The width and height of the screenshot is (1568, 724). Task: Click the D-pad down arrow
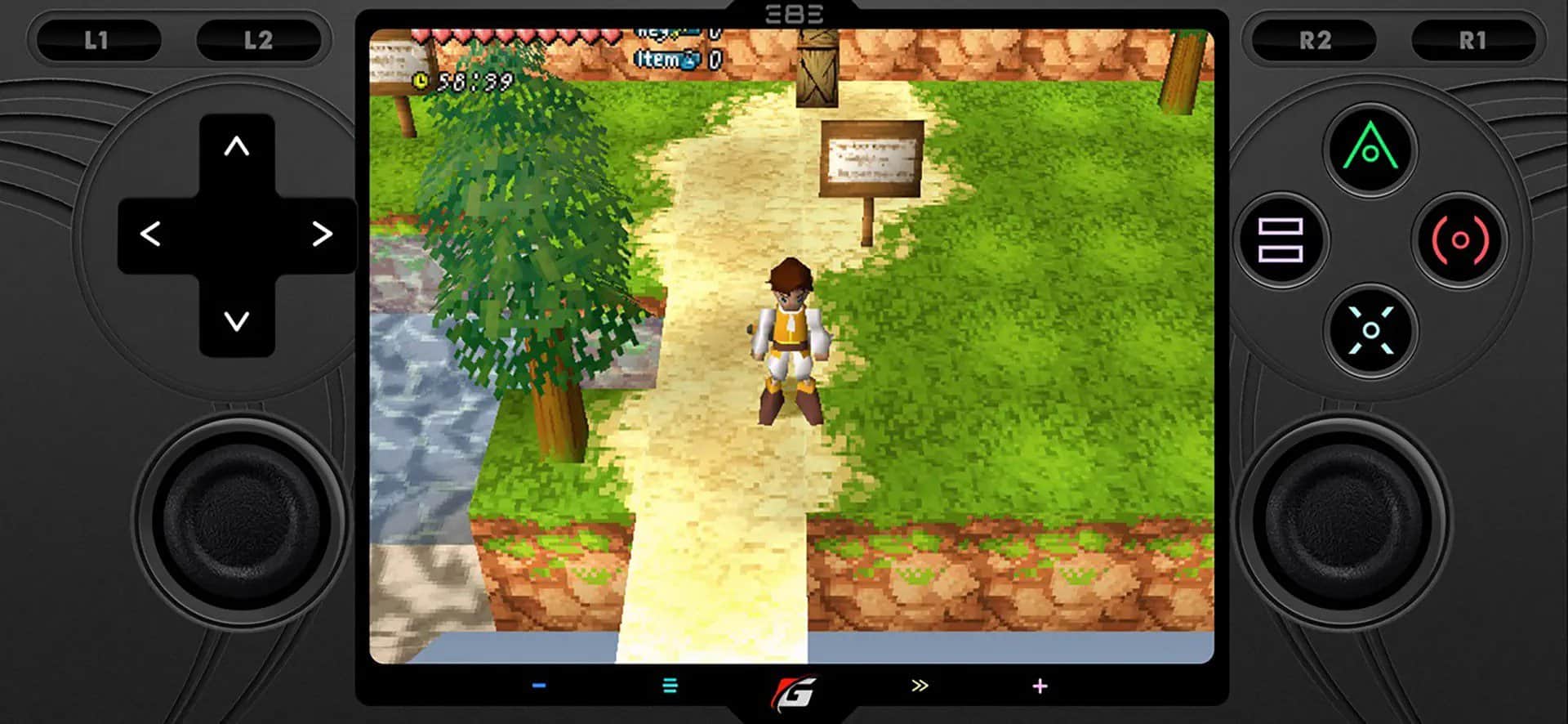point(237,321)
